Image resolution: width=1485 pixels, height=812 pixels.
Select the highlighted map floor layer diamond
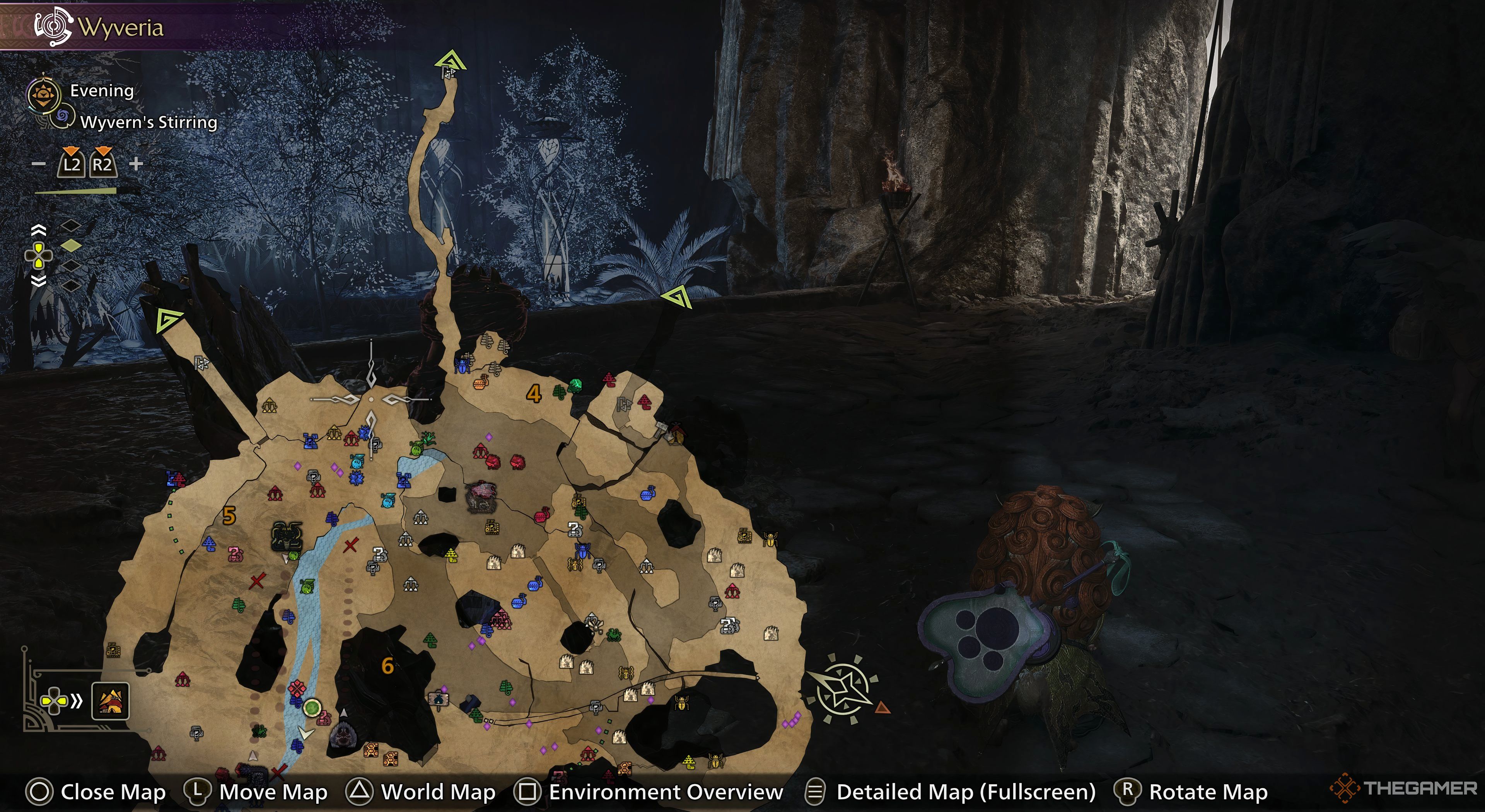click(x=71, y=246)
